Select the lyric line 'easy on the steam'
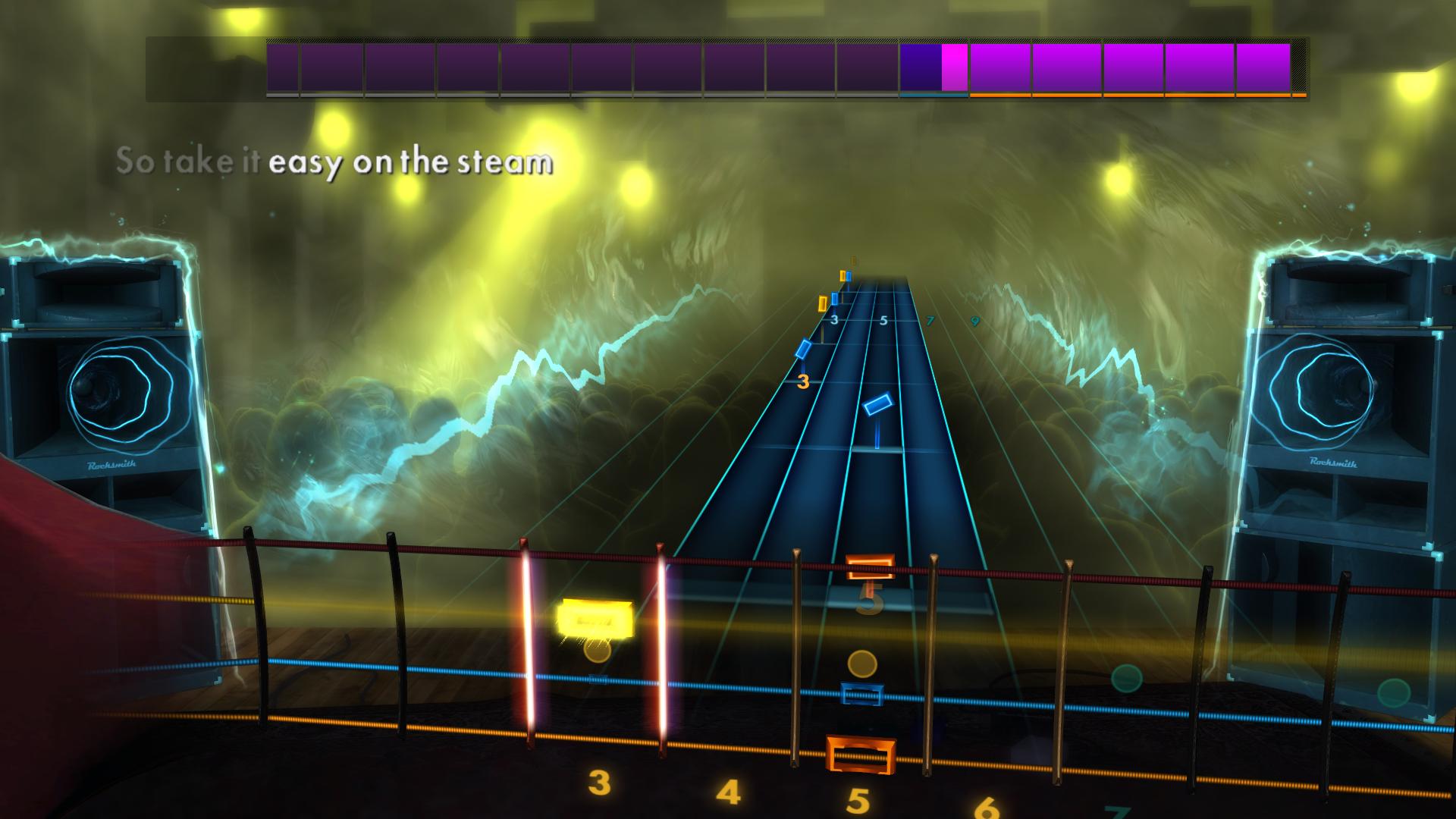 point(413,162)
